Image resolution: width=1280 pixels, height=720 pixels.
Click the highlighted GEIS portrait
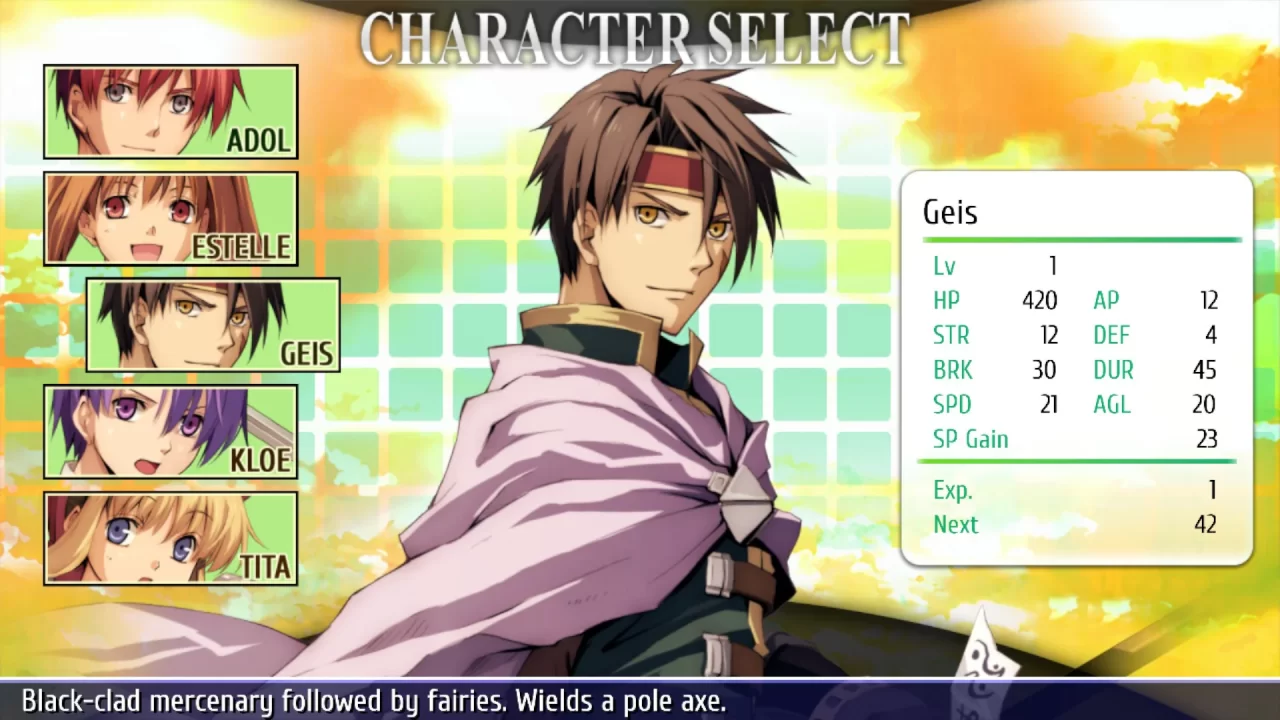(x=212, y=325)
